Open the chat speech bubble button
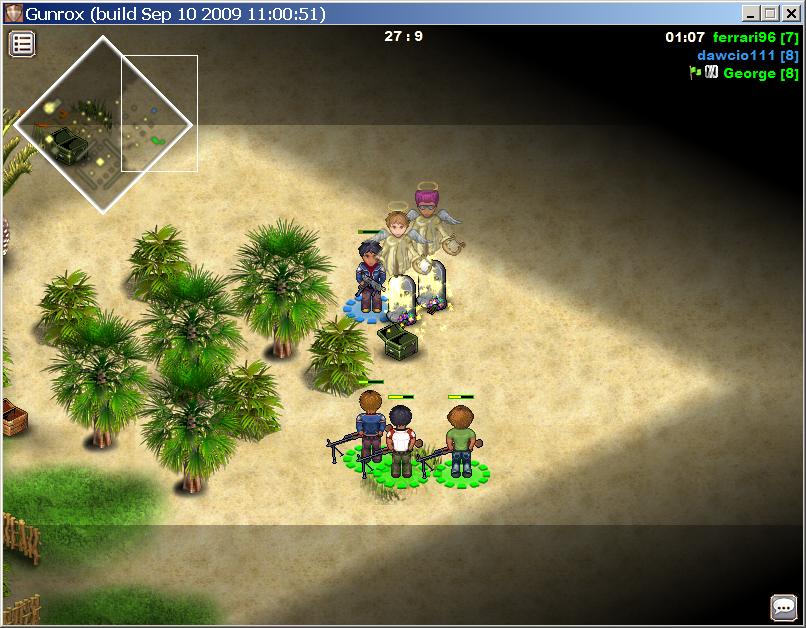This screenshot has height=628, width=806. 783,607
